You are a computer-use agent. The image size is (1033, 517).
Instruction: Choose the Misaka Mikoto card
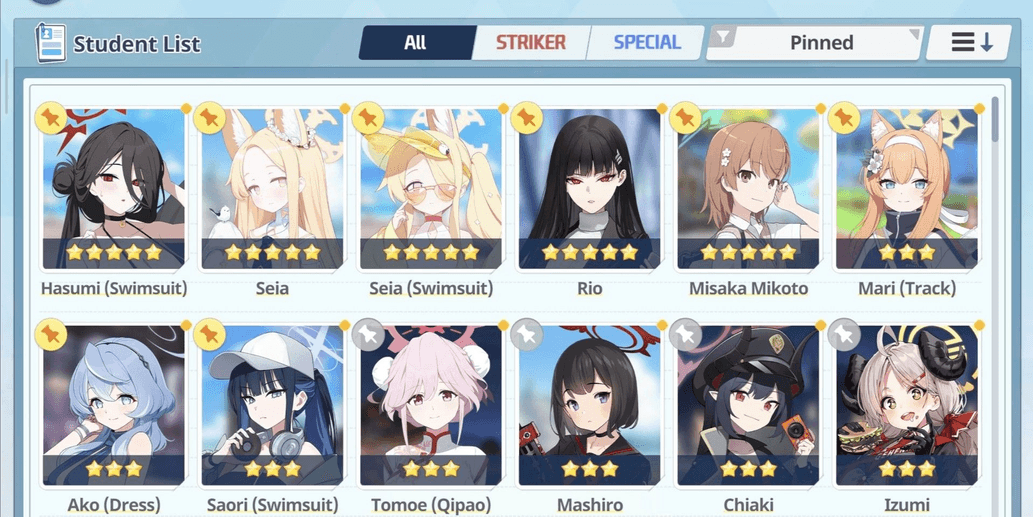(748, 190)
